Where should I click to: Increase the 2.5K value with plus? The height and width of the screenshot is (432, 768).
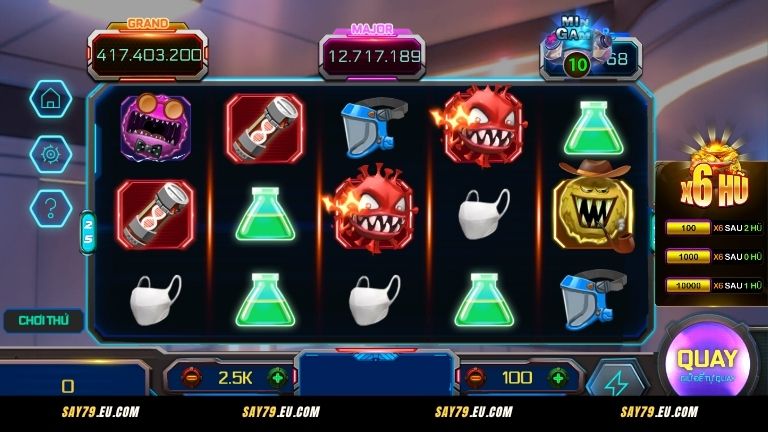pos(277,378)
